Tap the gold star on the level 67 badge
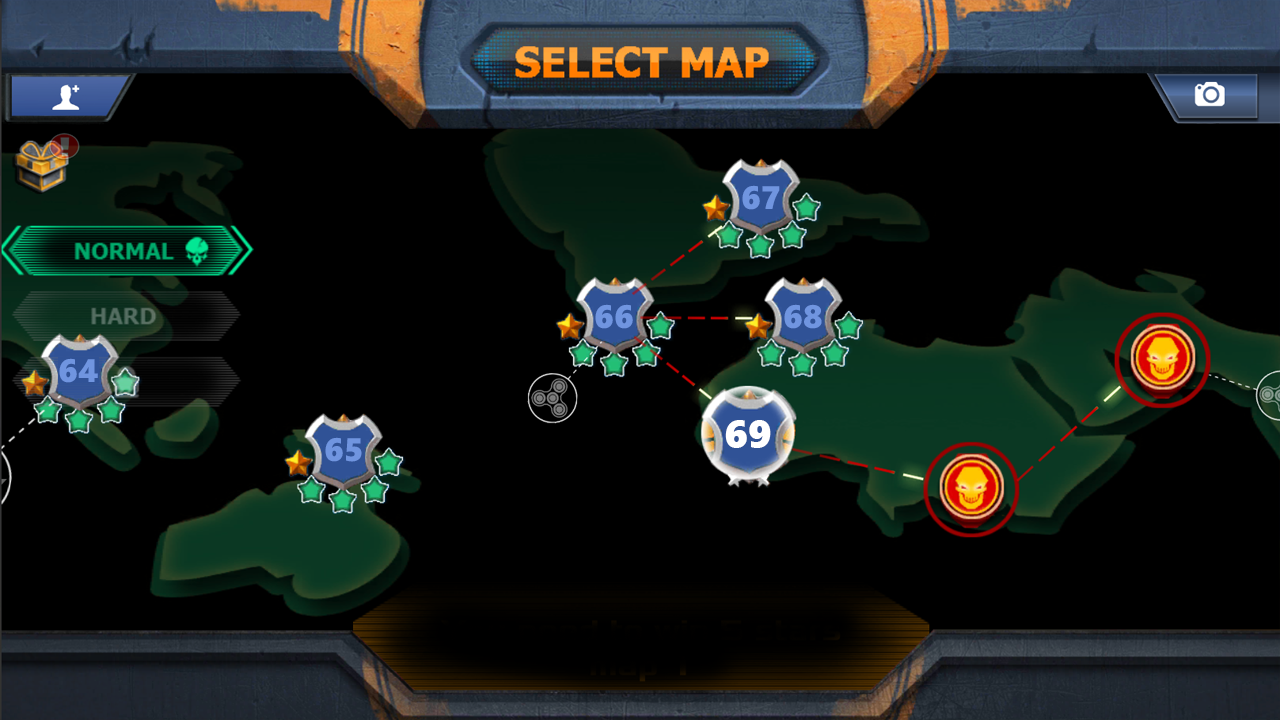Image resolution: width=1280 pixels, height=720 pixels. 716,209
